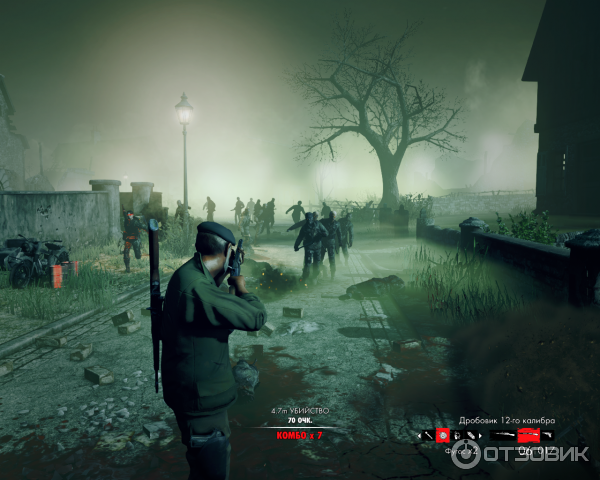Choose the pistol sidearm icon
This screenshot has width=600, height=480.
tap(547, 435)
